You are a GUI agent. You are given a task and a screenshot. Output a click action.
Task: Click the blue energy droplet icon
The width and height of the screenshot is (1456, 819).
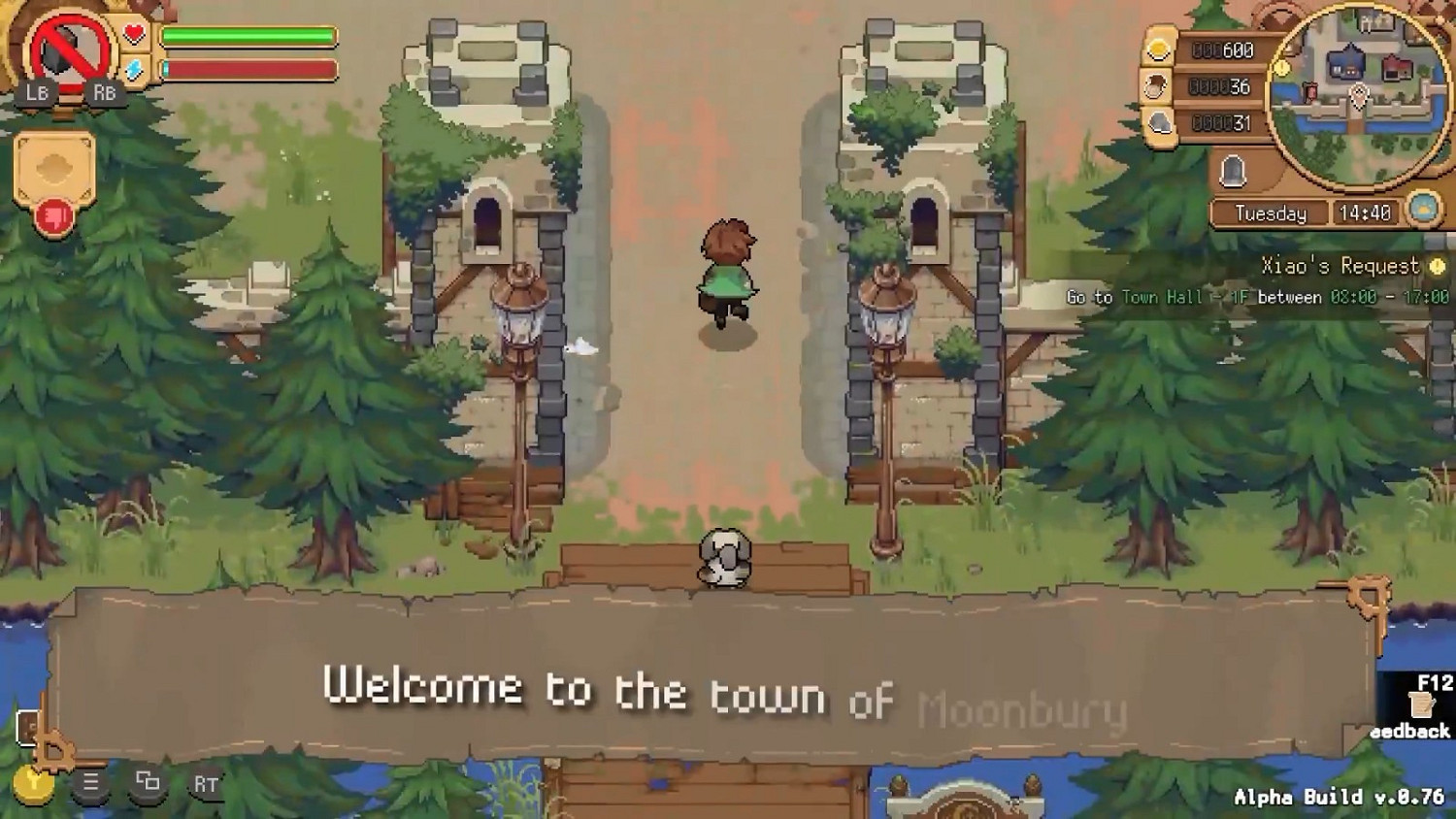pyautogui.click(x=133, y=68)
